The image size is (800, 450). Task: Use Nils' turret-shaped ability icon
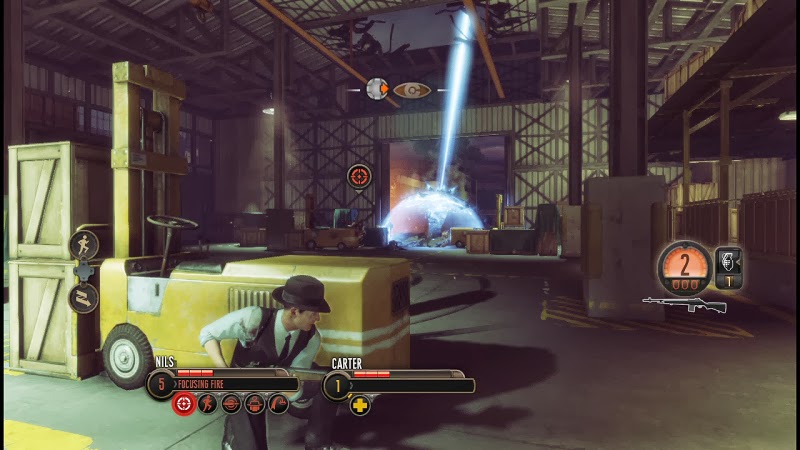tap(255, 404)
